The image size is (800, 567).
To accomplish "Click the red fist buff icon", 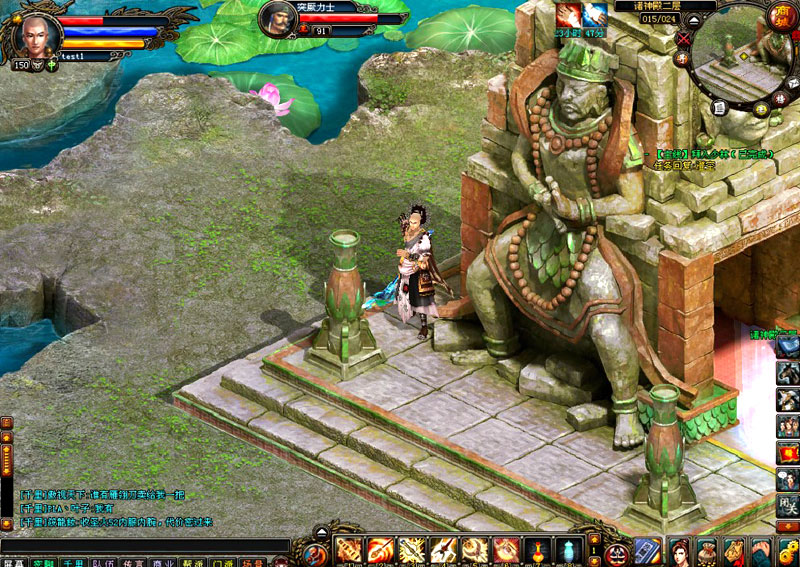I will point(570,15).
